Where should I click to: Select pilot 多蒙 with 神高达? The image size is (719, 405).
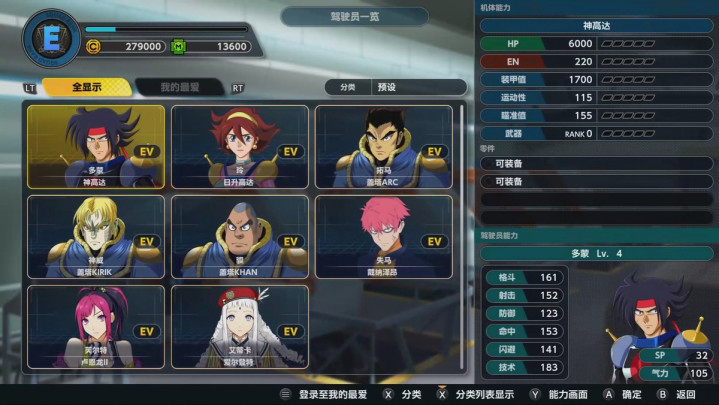coord(96,147)
